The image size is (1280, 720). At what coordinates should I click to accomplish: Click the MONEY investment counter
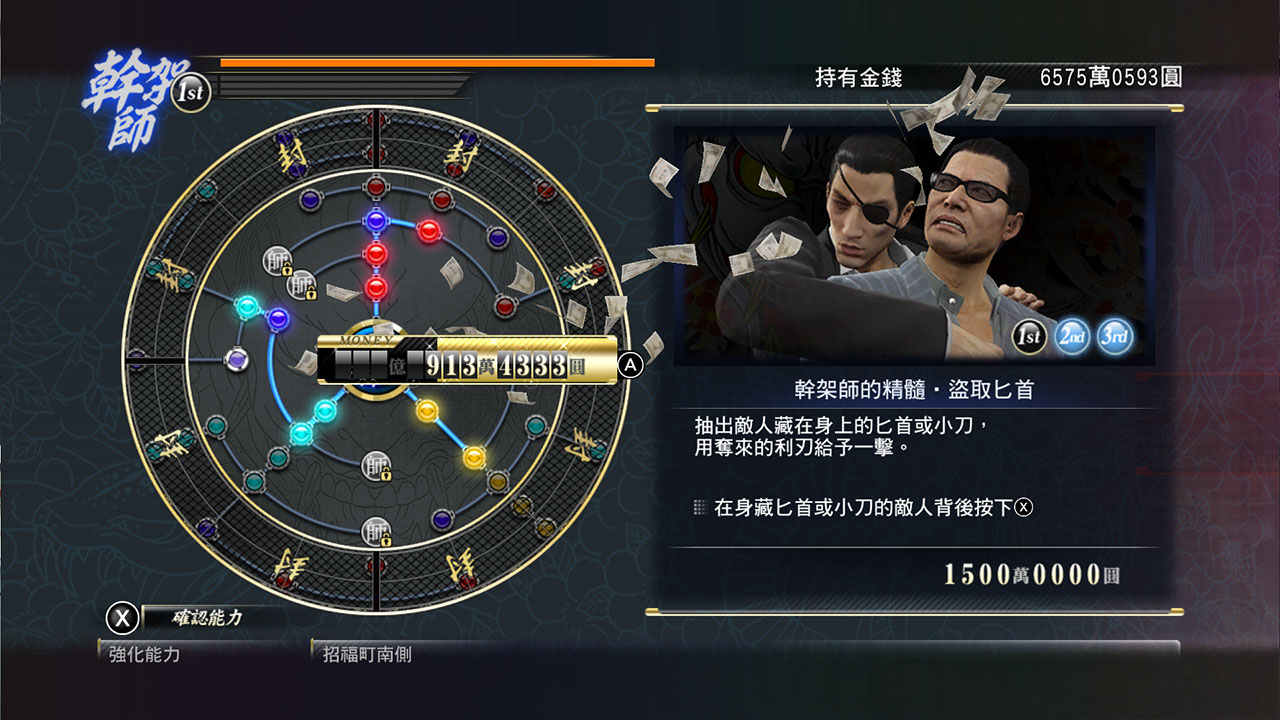tap(467, 364)
